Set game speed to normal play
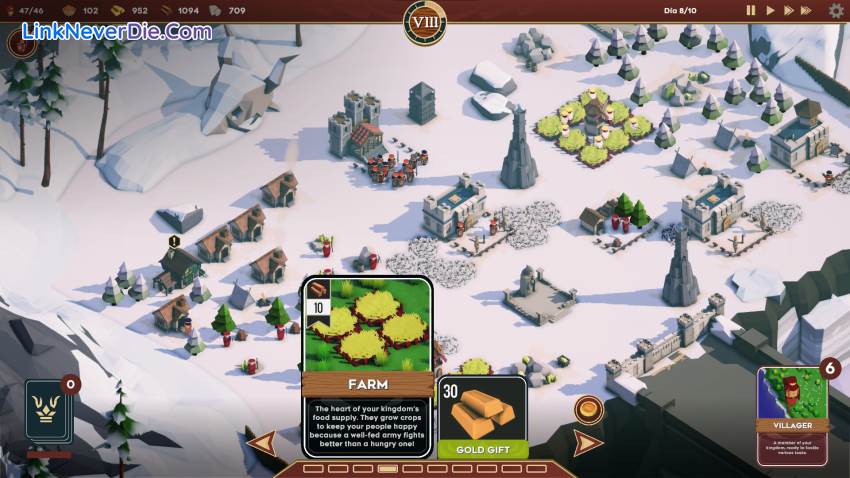 [770, 10]
